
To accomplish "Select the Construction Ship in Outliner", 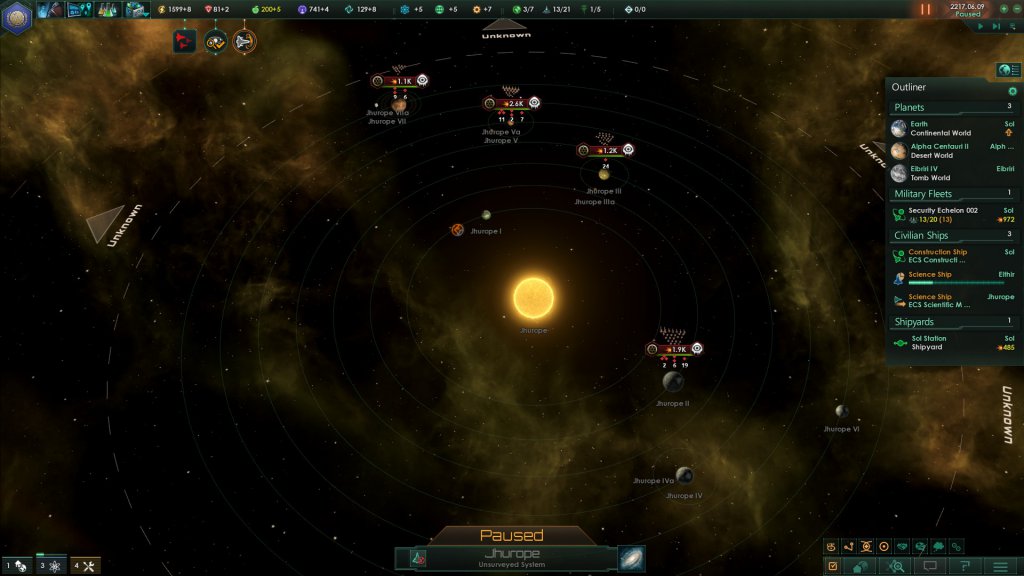I will [x=950, y=256].
